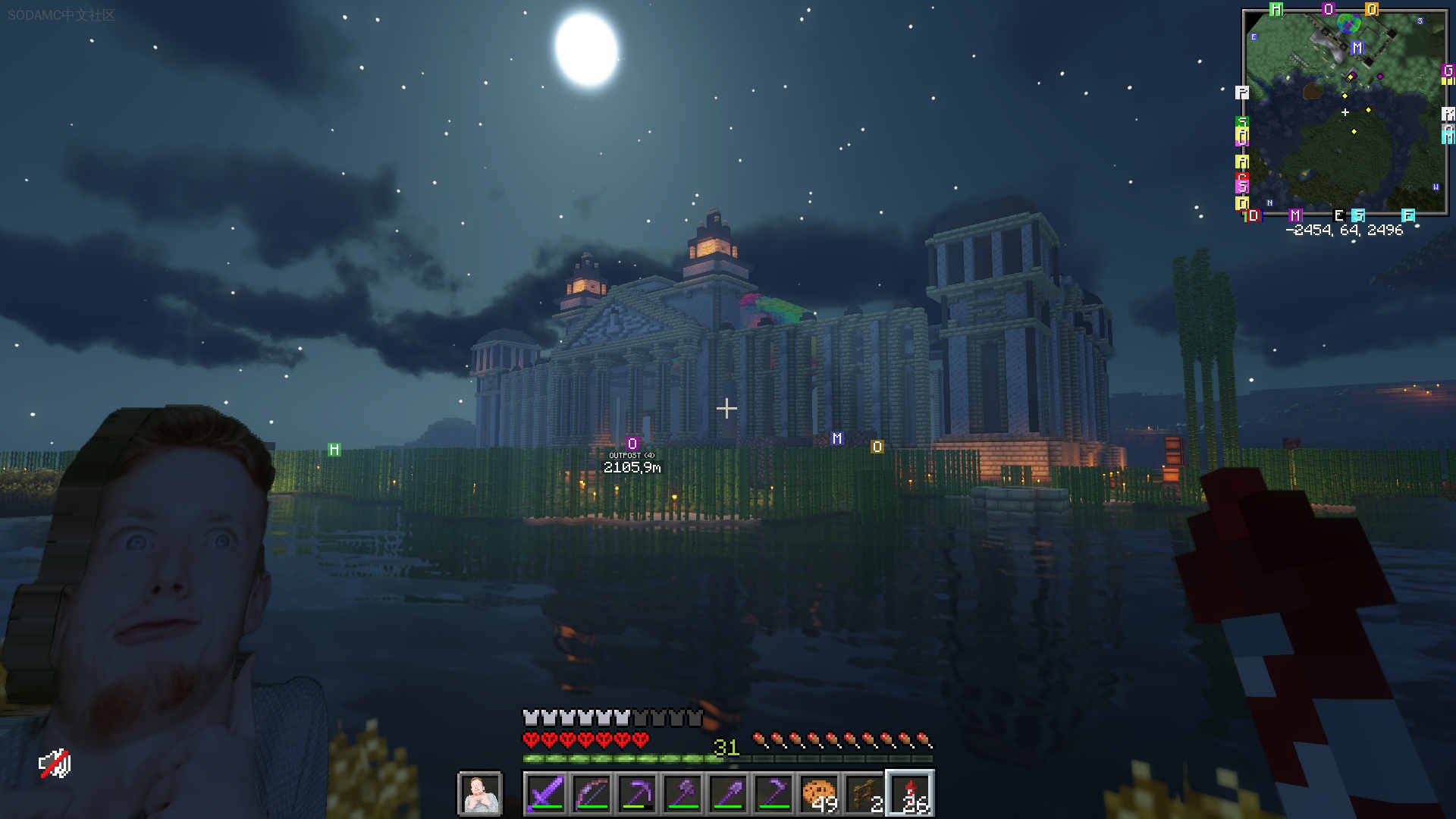Select the fence item slot

point(864,794)
